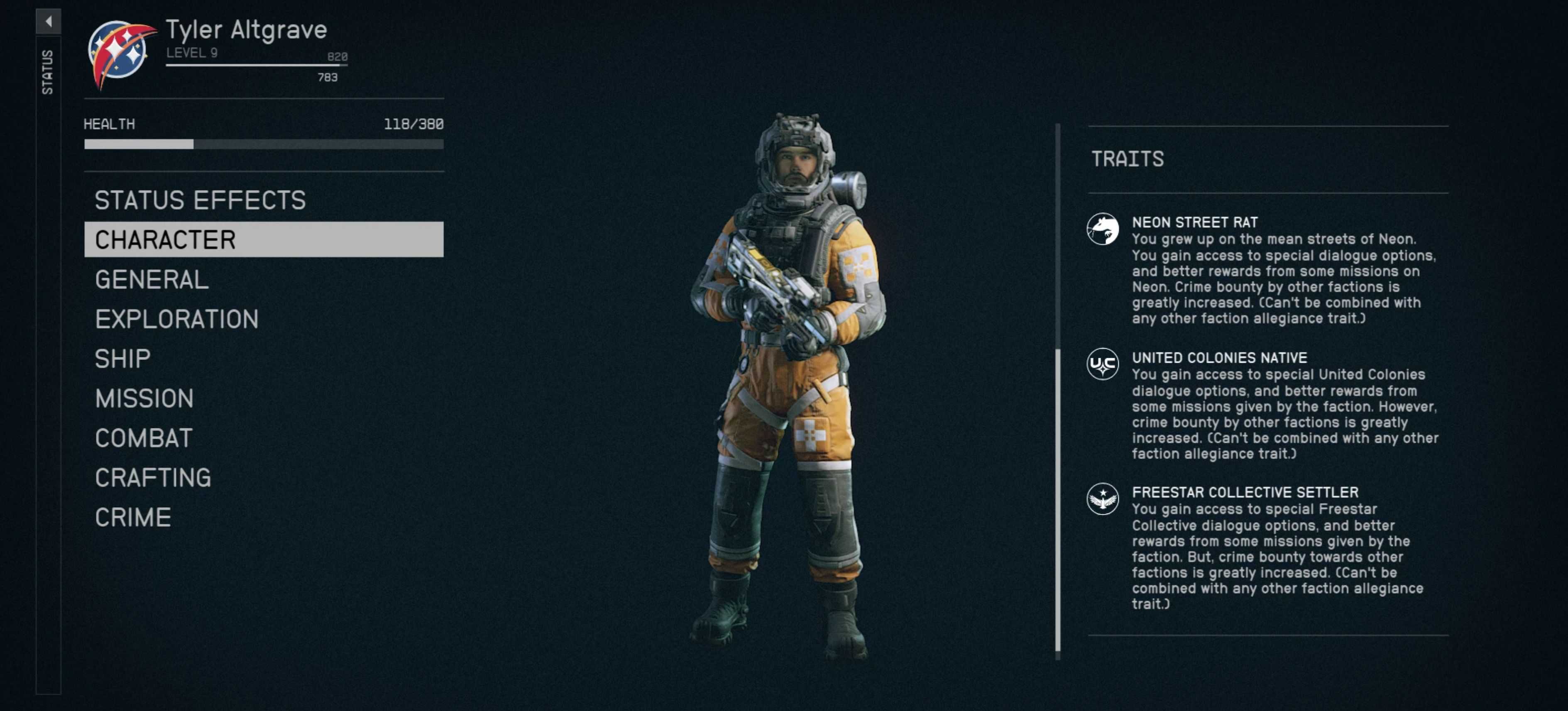Show the General statistics

click(152, 279)
